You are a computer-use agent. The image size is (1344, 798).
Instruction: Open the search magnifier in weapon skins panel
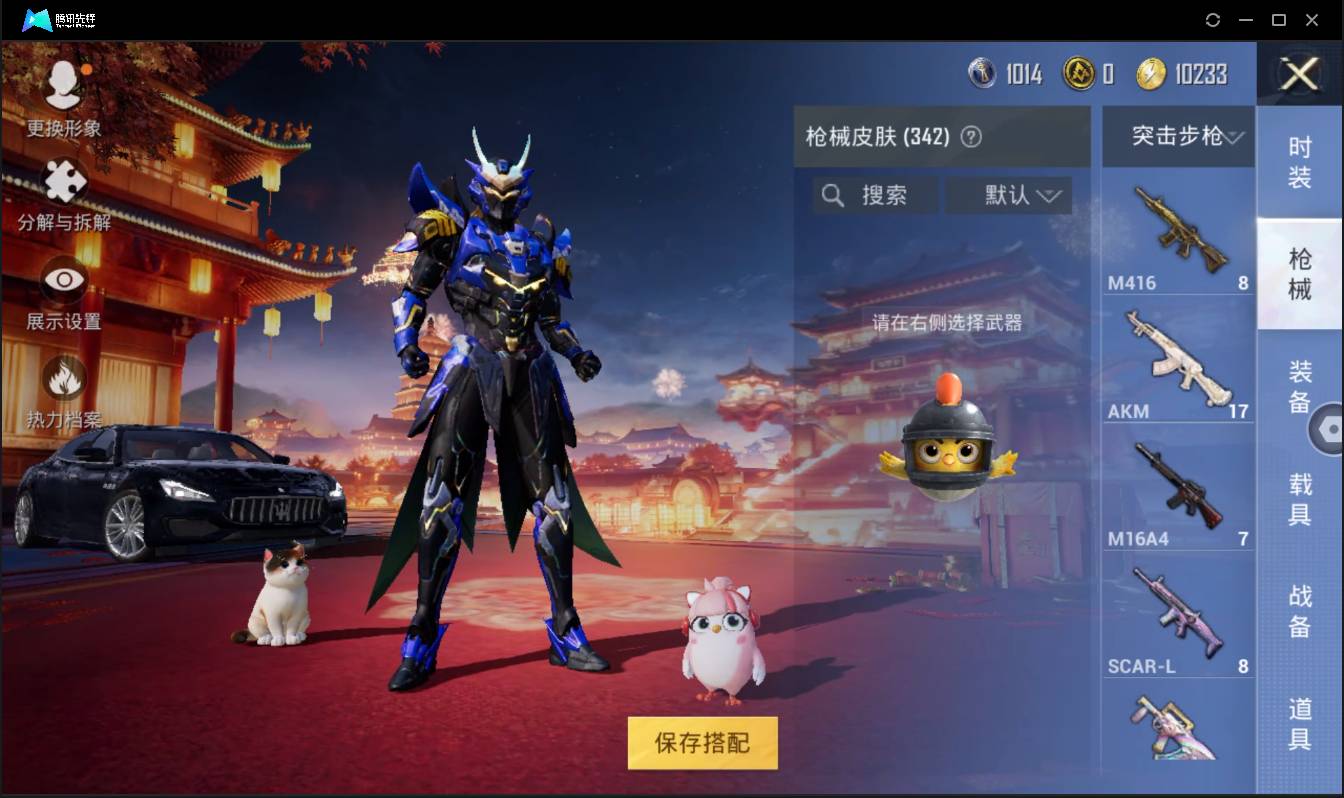pos(833,196)
